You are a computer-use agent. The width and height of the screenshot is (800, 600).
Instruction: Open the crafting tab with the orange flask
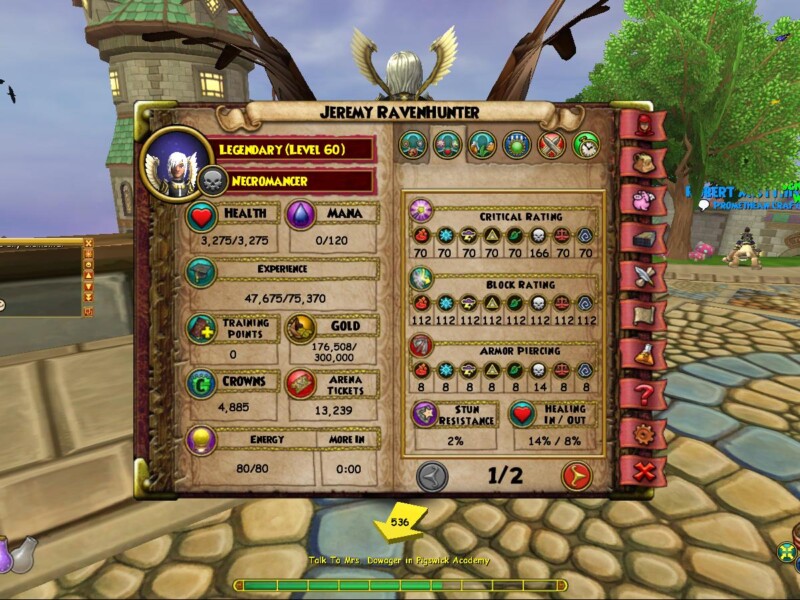pos(640,353)
